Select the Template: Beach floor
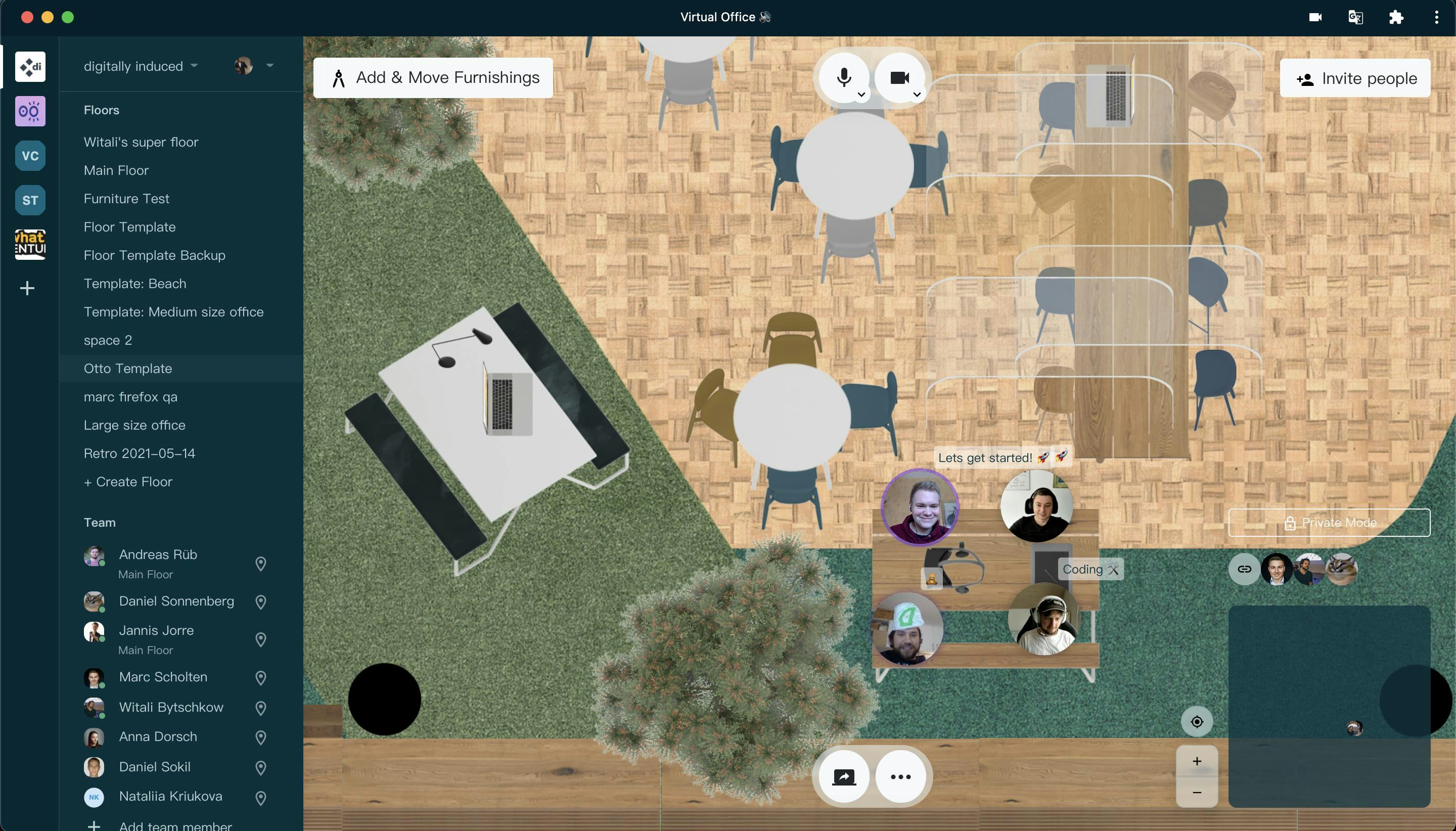This screenshot has height=831, width=1456. 134,283
